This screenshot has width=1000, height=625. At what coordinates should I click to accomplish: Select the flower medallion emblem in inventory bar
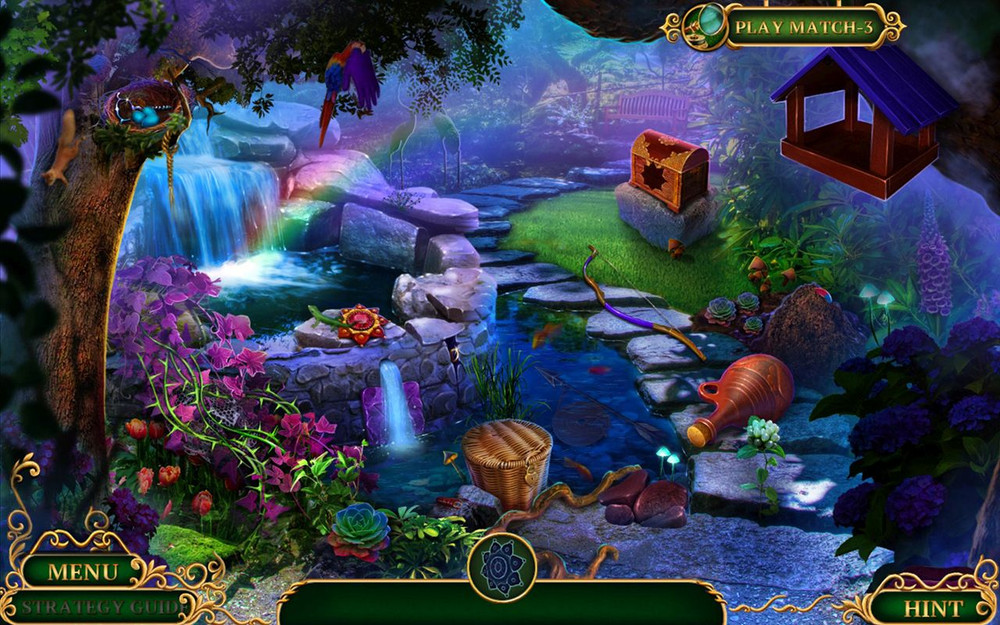tap(501, 565)
